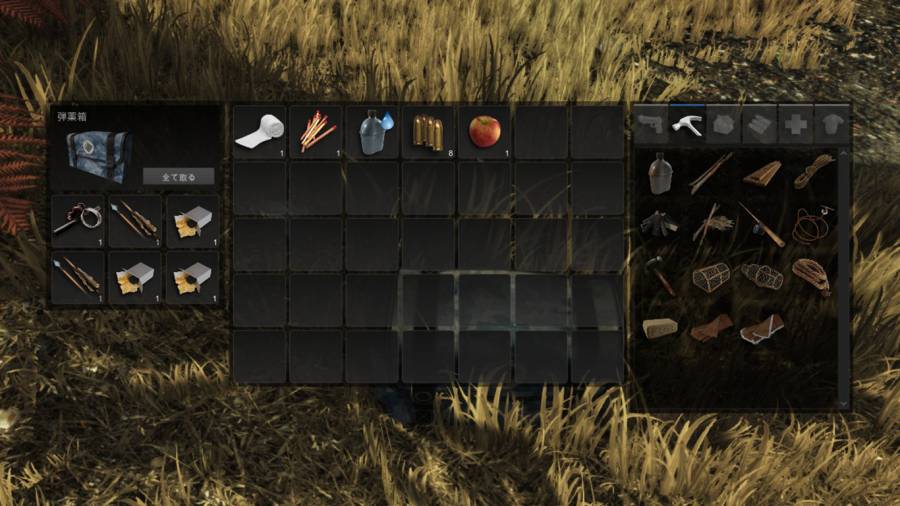Take the handcuffs from the ammo box
The image size is (900, 506).
(x=77, y=221)
